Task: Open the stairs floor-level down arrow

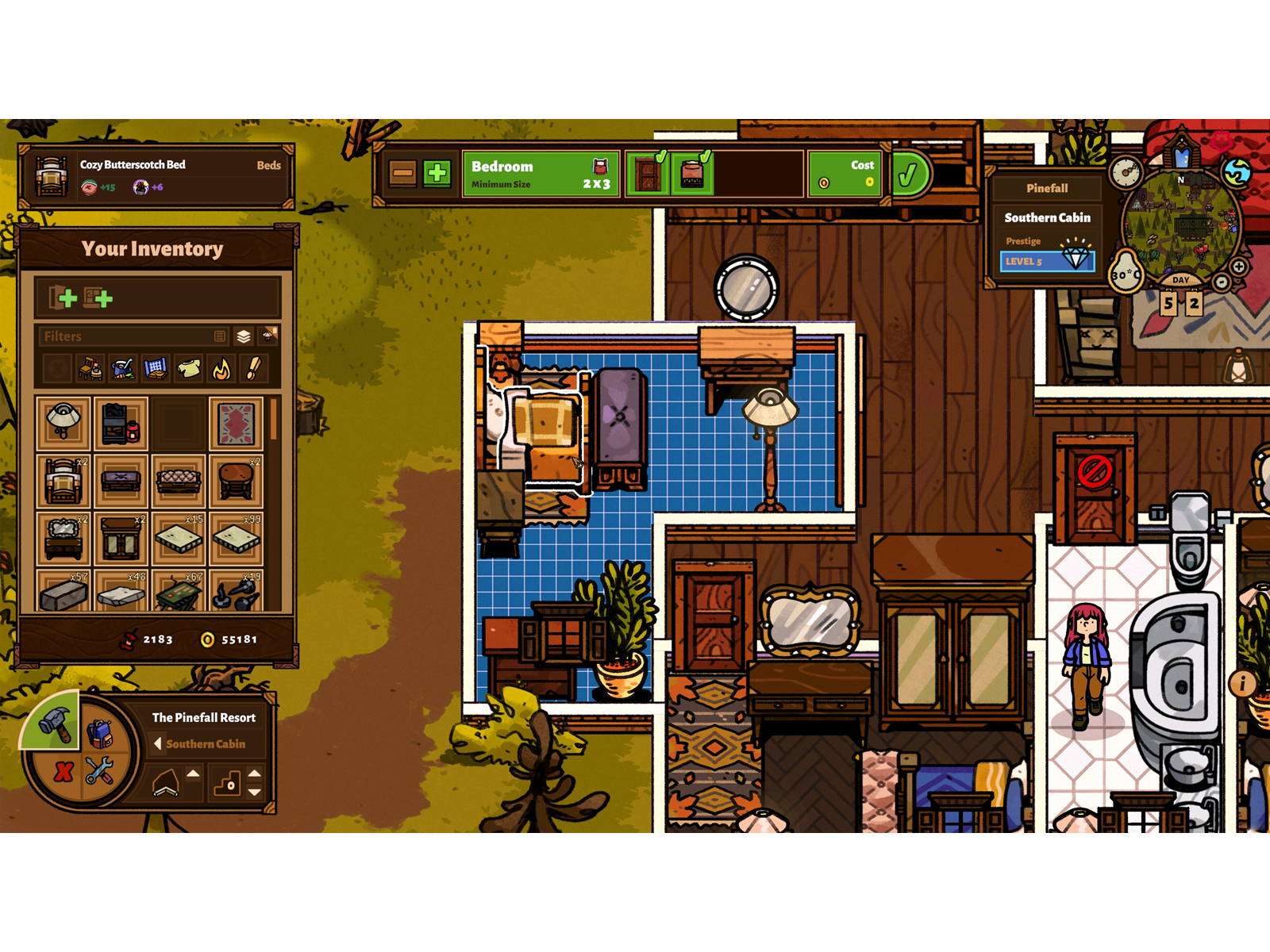Action: pos(256,792)
